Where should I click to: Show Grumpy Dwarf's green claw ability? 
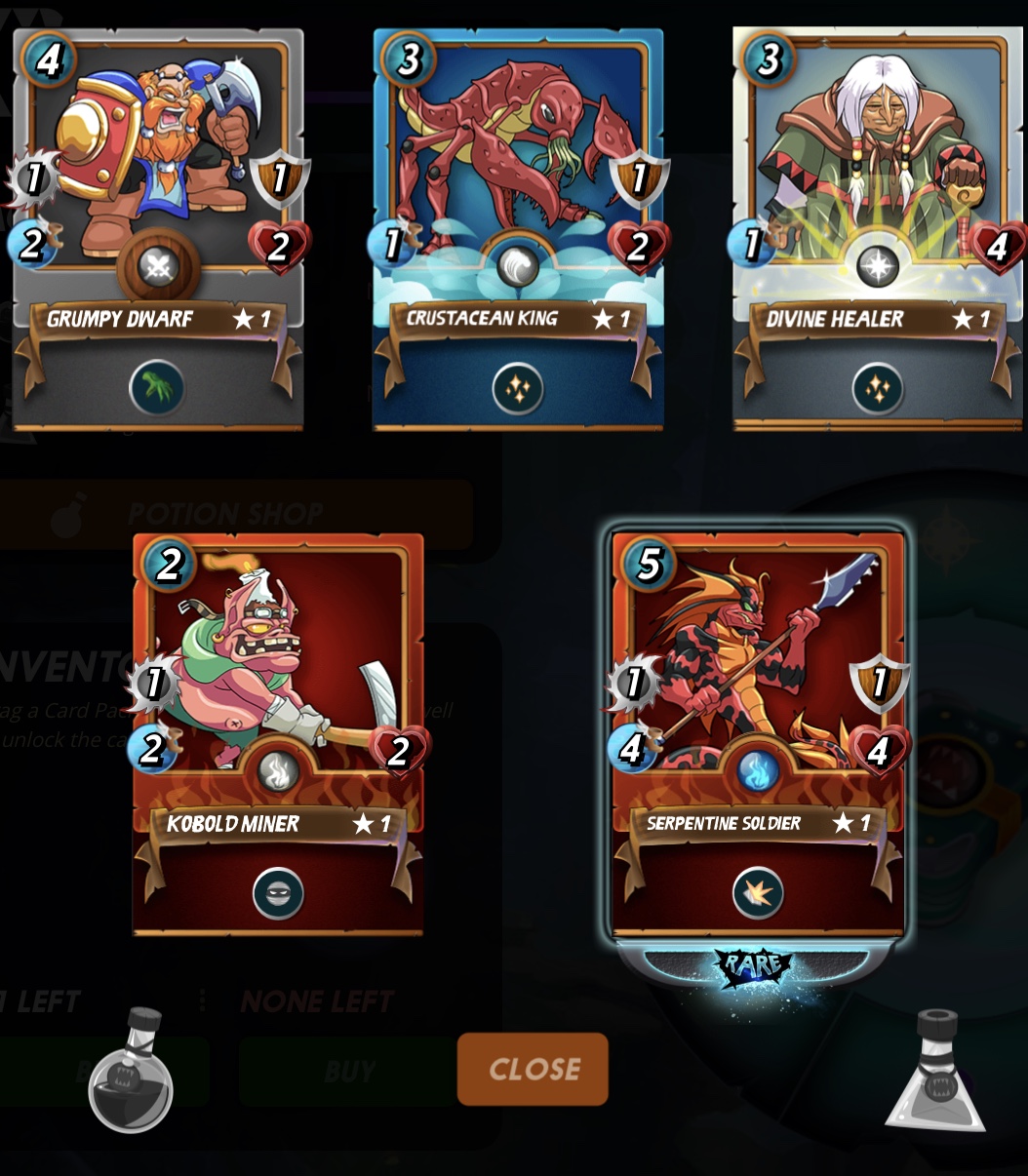coord(157,388)
